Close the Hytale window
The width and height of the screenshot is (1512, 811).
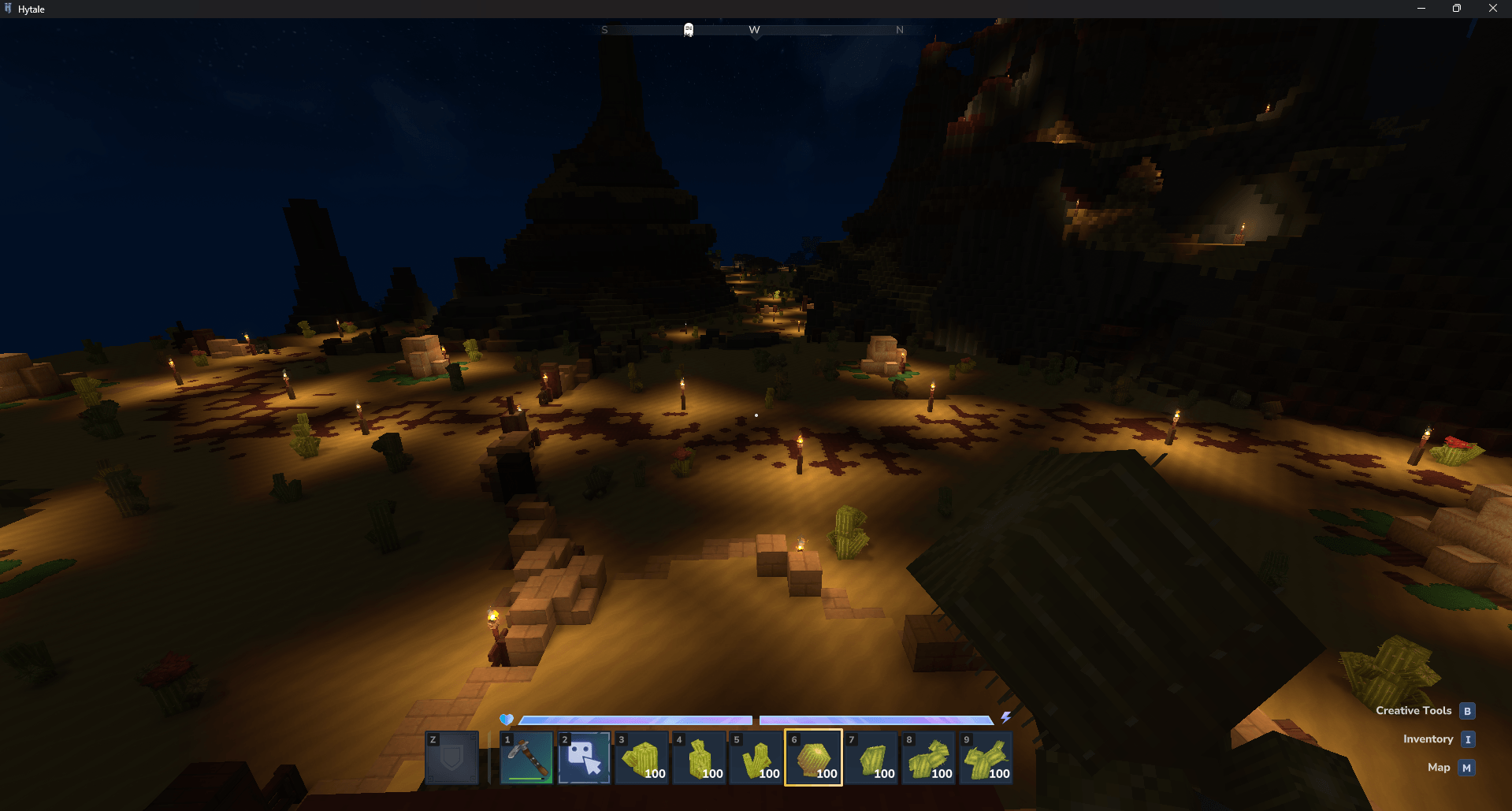1492,9
